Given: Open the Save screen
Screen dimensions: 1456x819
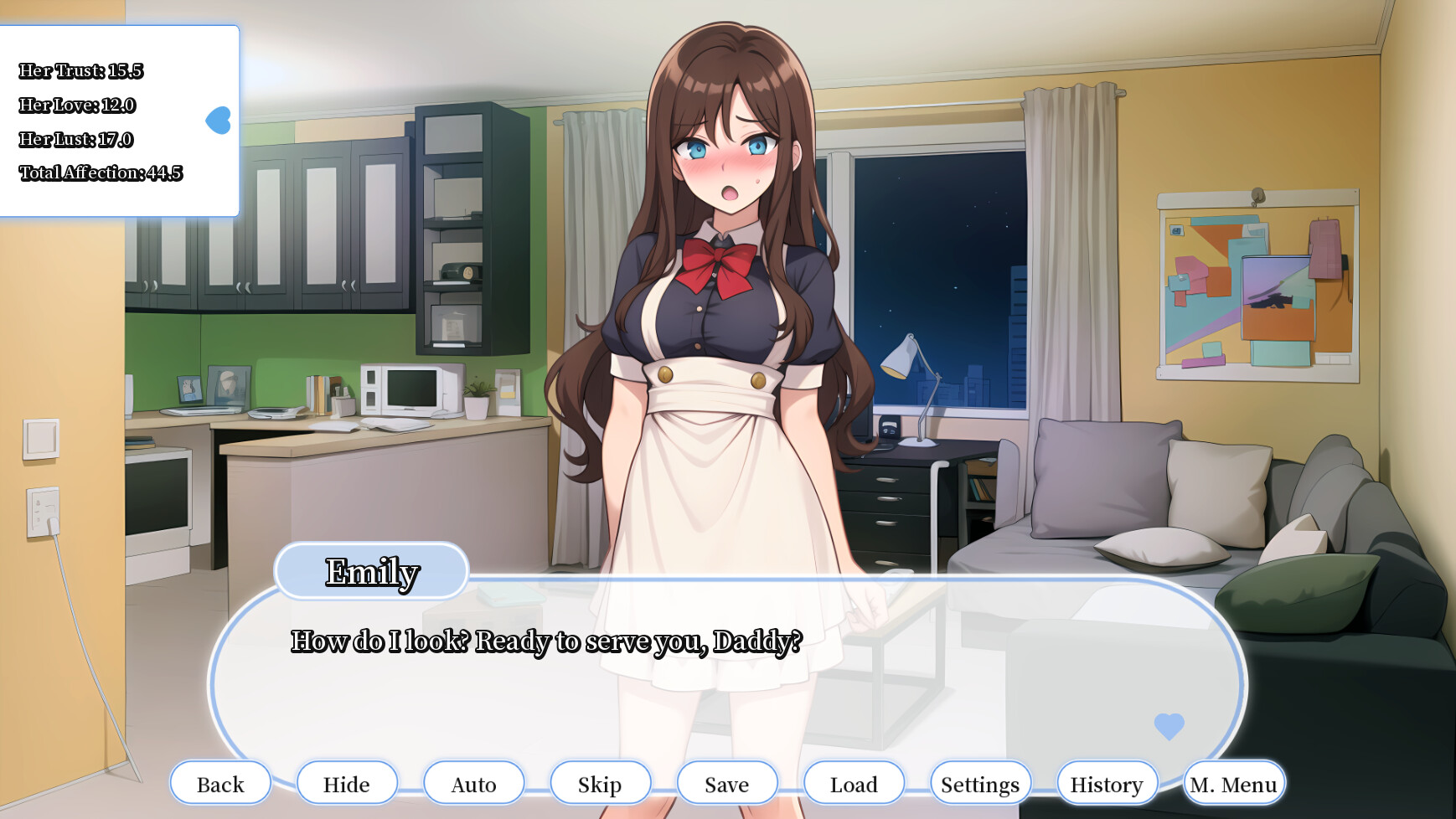Looking at the screenshot, I should pos(727,784).
